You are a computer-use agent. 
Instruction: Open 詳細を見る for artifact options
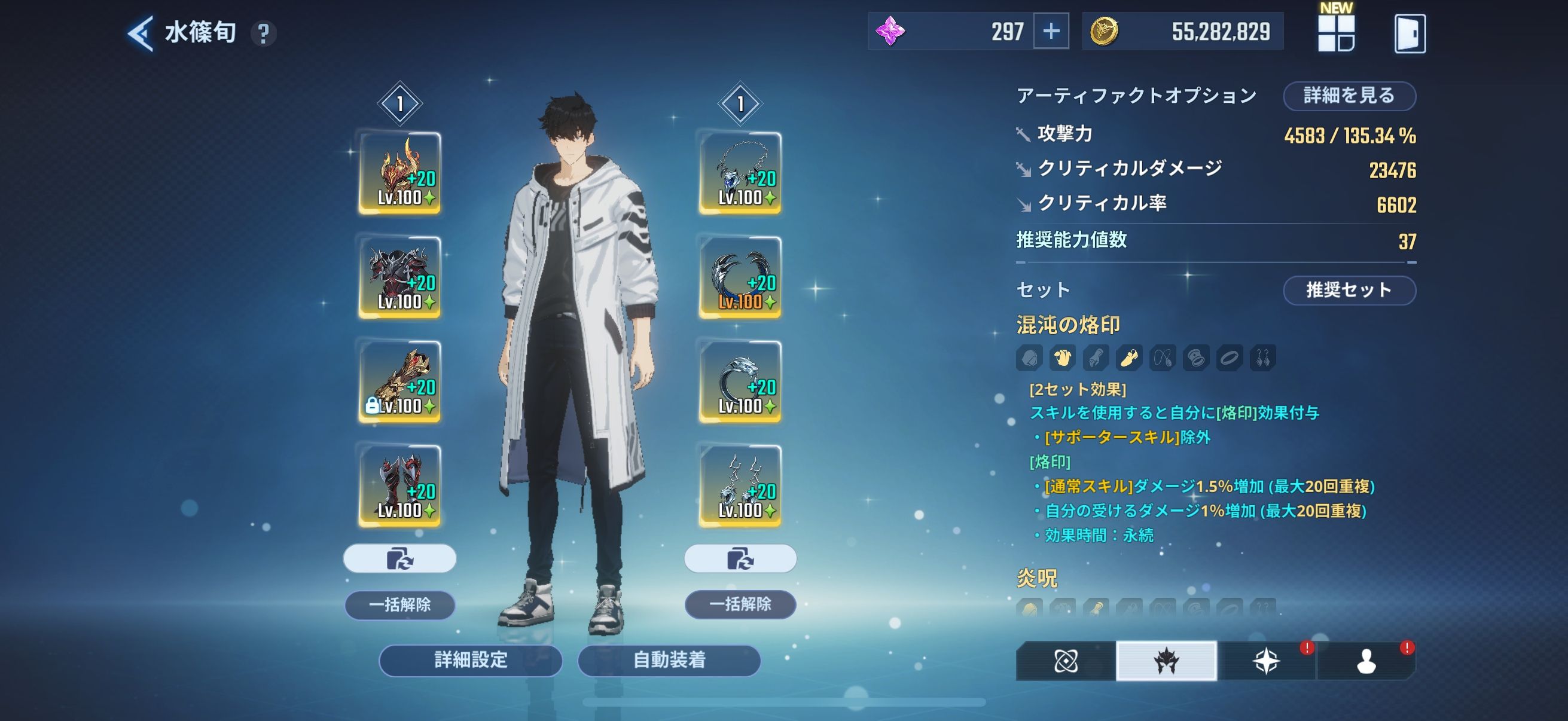coord(1349,96)
